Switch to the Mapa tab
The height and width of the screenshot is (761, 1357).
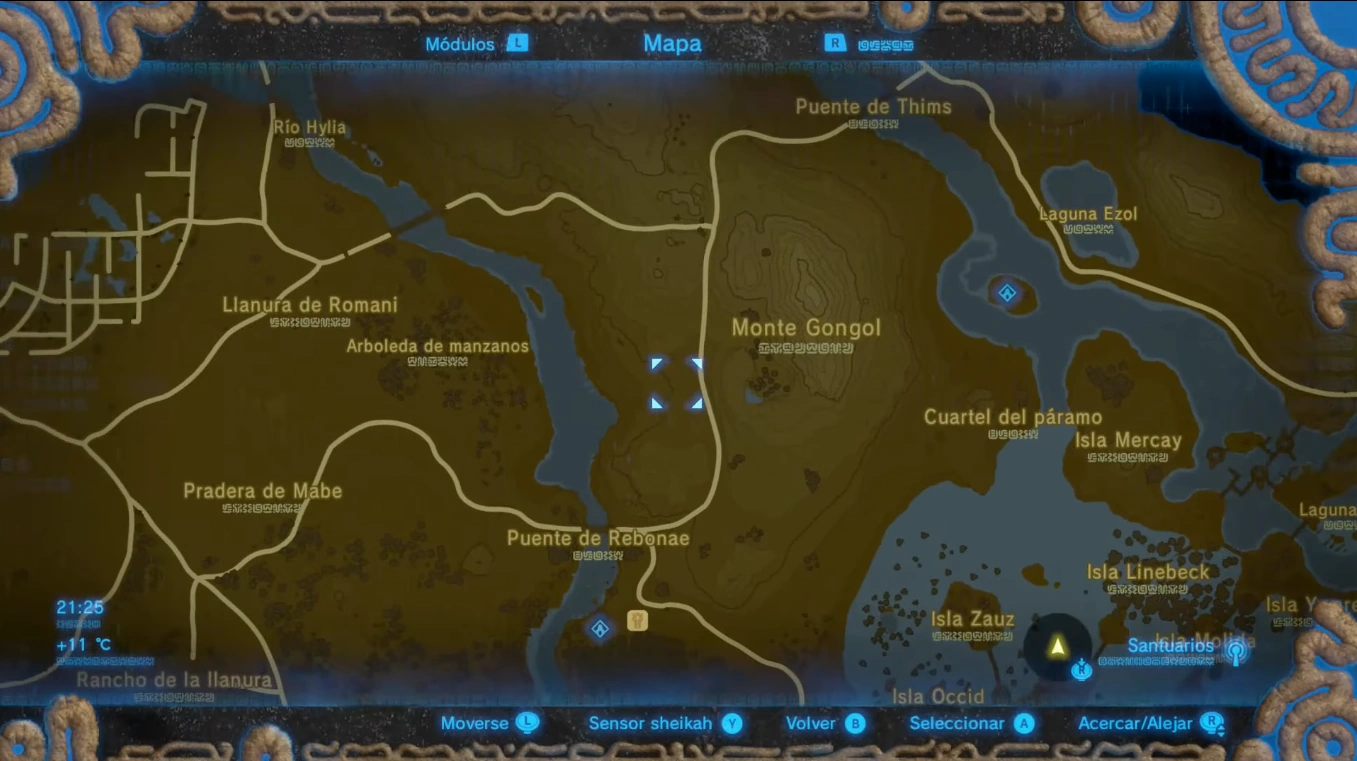pos(671,44)
